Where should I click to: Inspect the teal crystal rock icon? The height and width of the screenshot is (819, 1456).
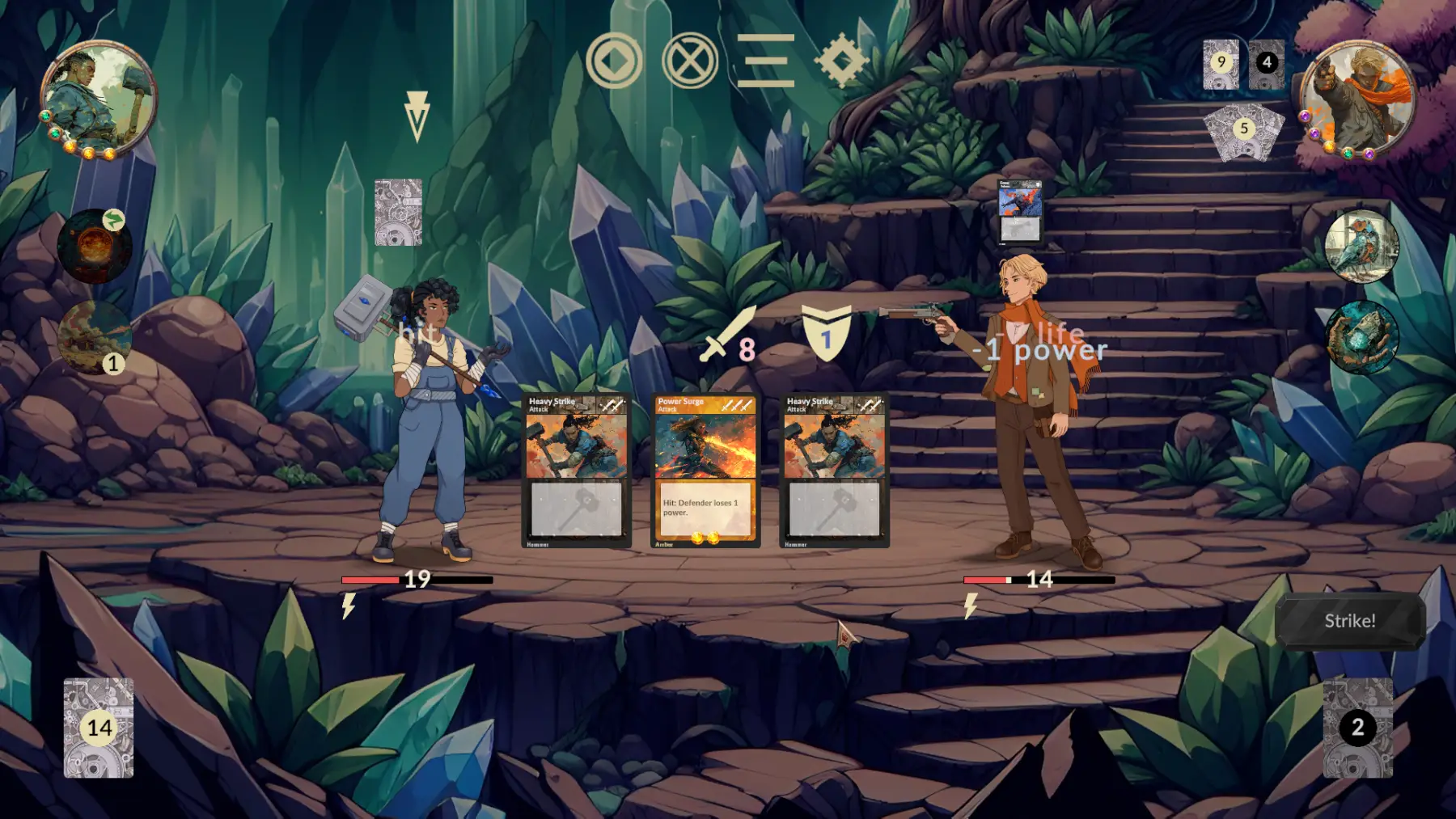1361,337
